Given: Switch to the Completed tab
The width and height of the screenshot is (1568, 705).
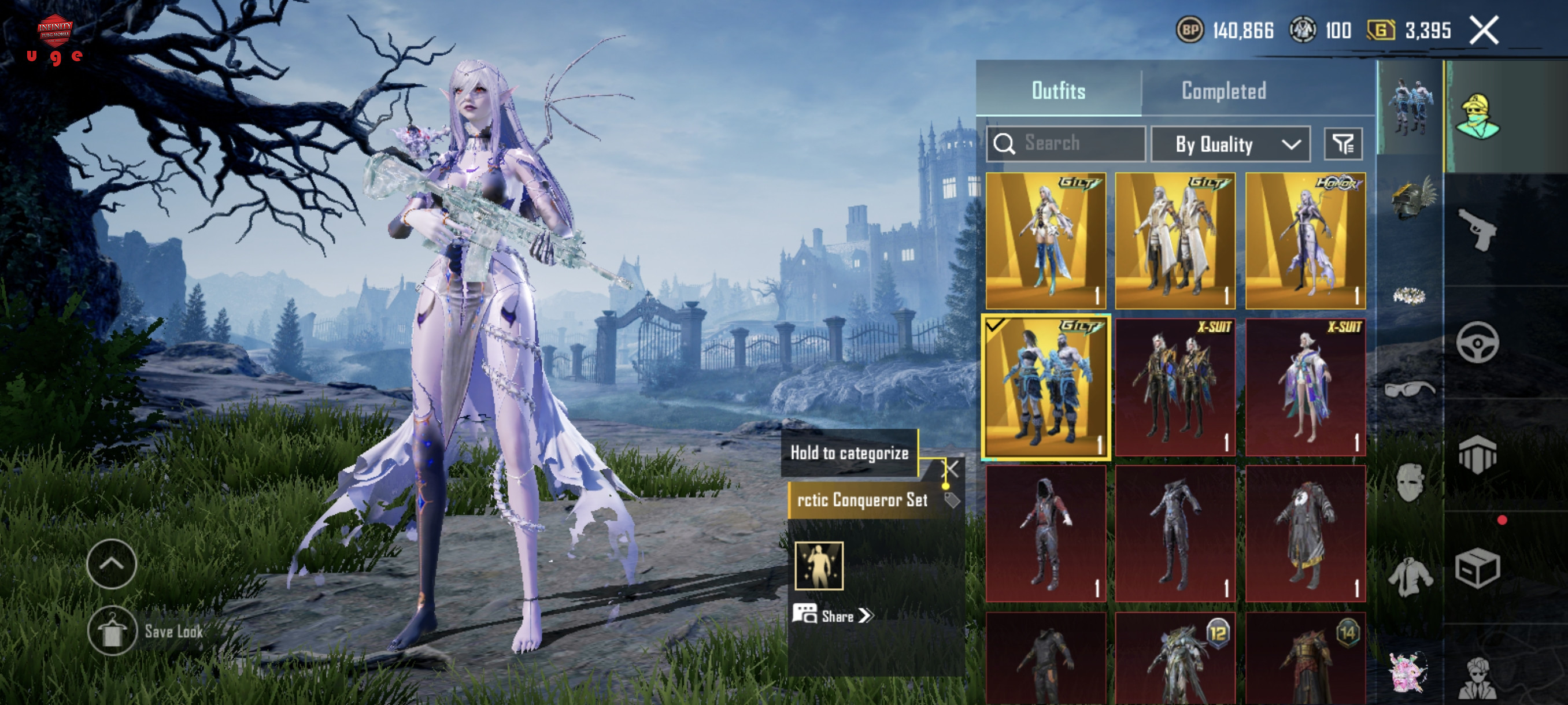Looking at the screenshot, I should [x=1223, y=91].
